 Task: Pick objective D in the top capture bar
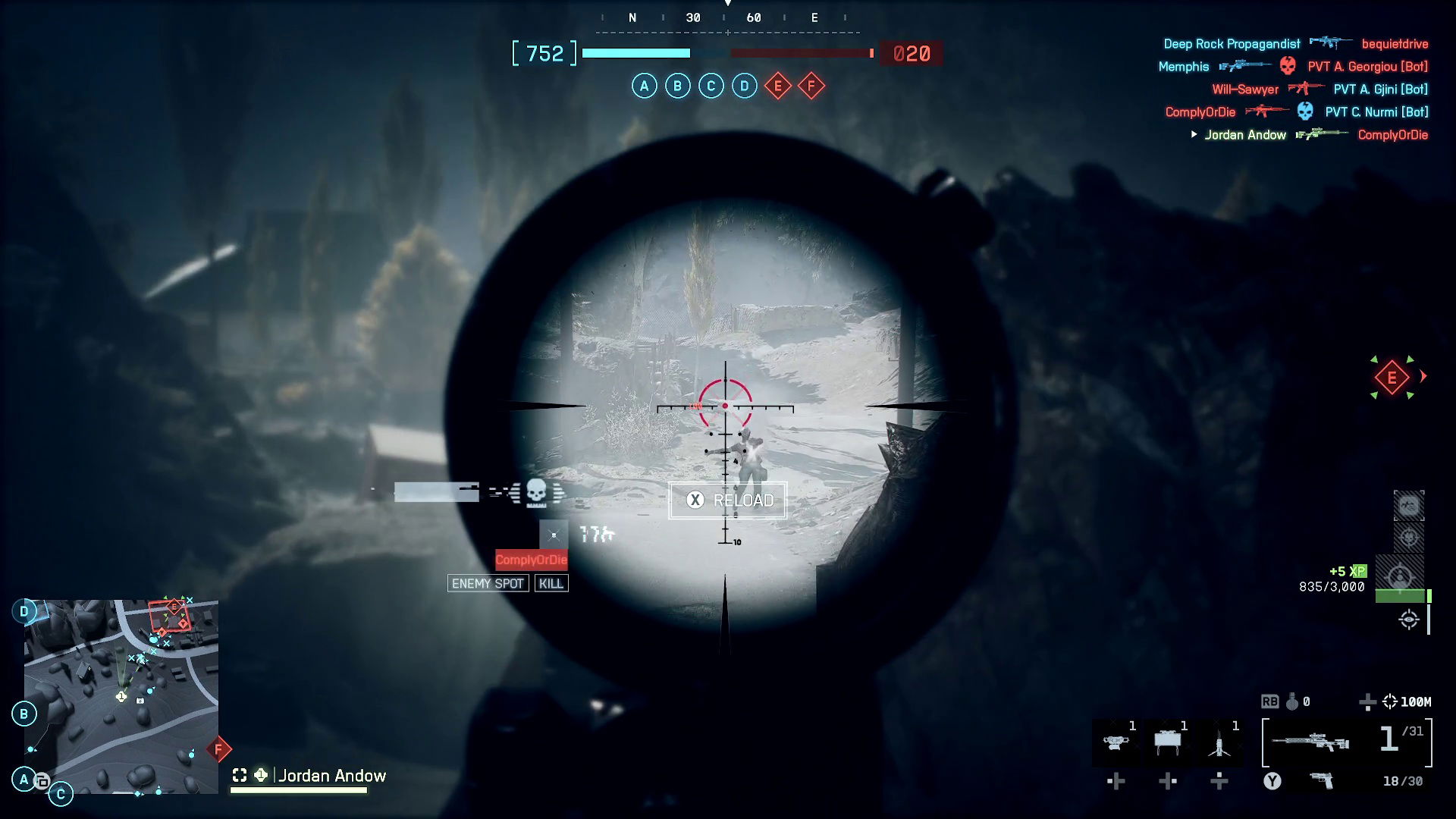point(744,86)
